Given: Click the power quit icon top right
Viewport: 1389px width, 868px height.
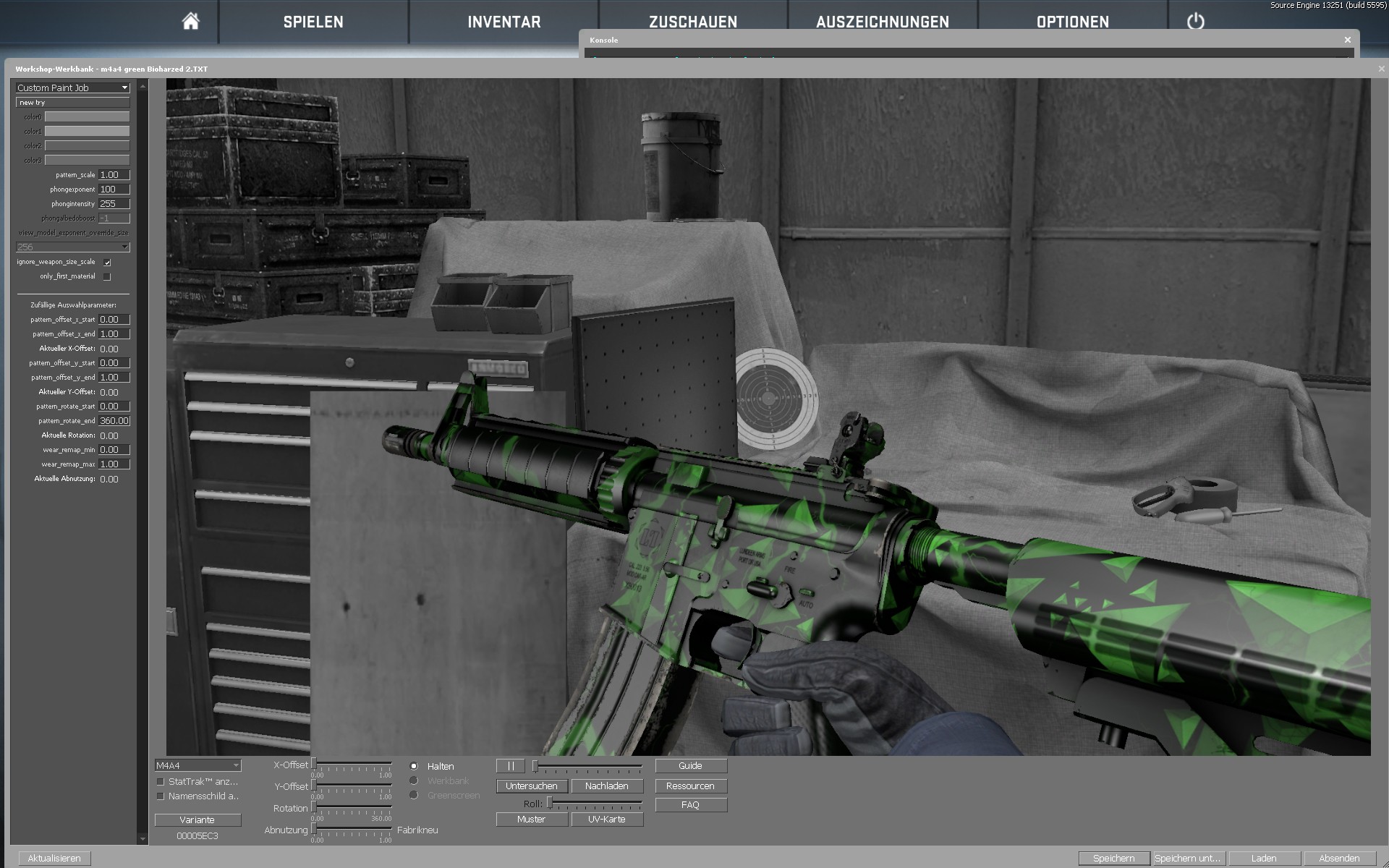Looking at the screenshot, I should tap(1195, 22).
